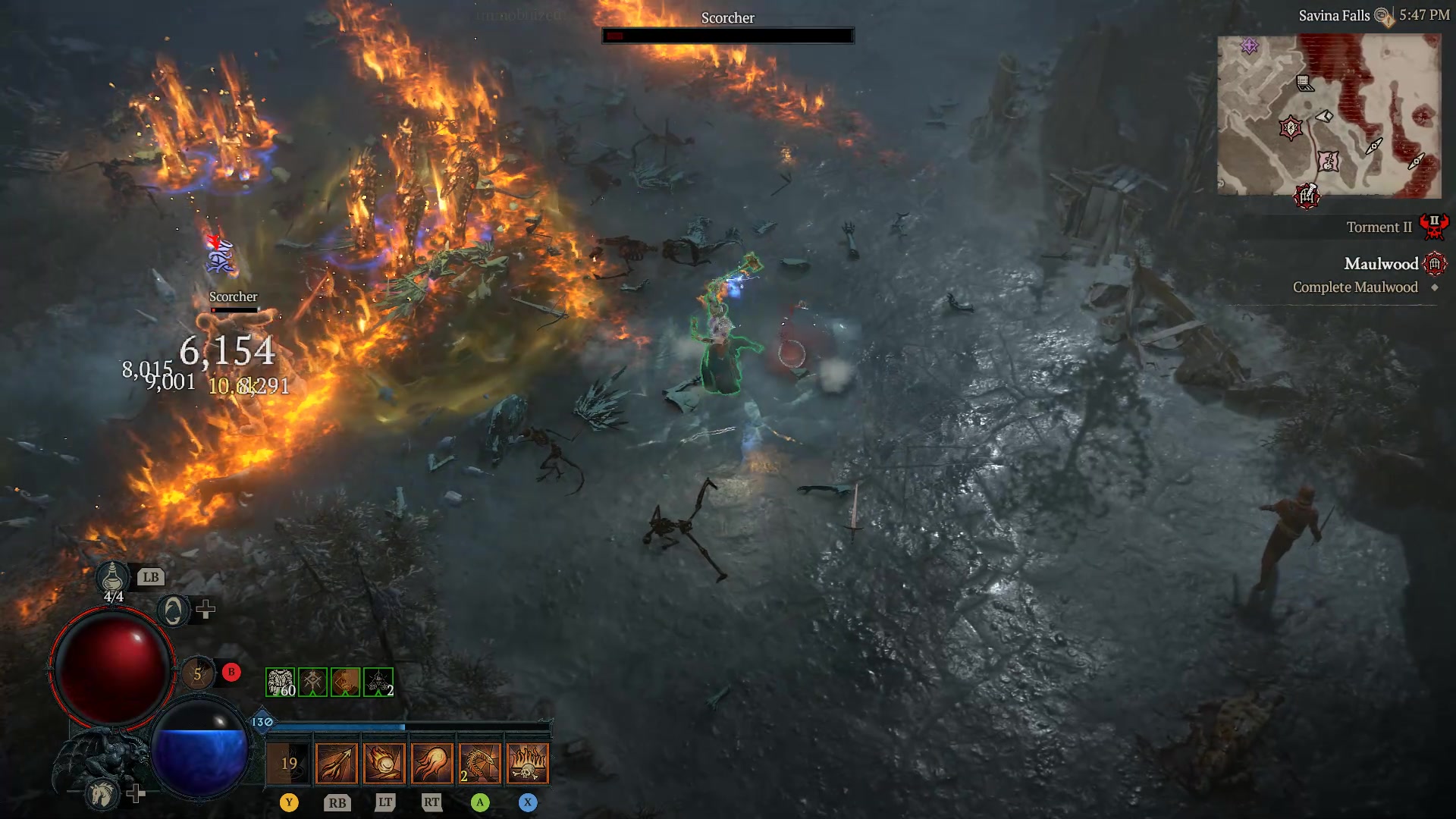The image size is (1456, 819).
Task: Use the healing potion flask icon
Action: [112, 578]
